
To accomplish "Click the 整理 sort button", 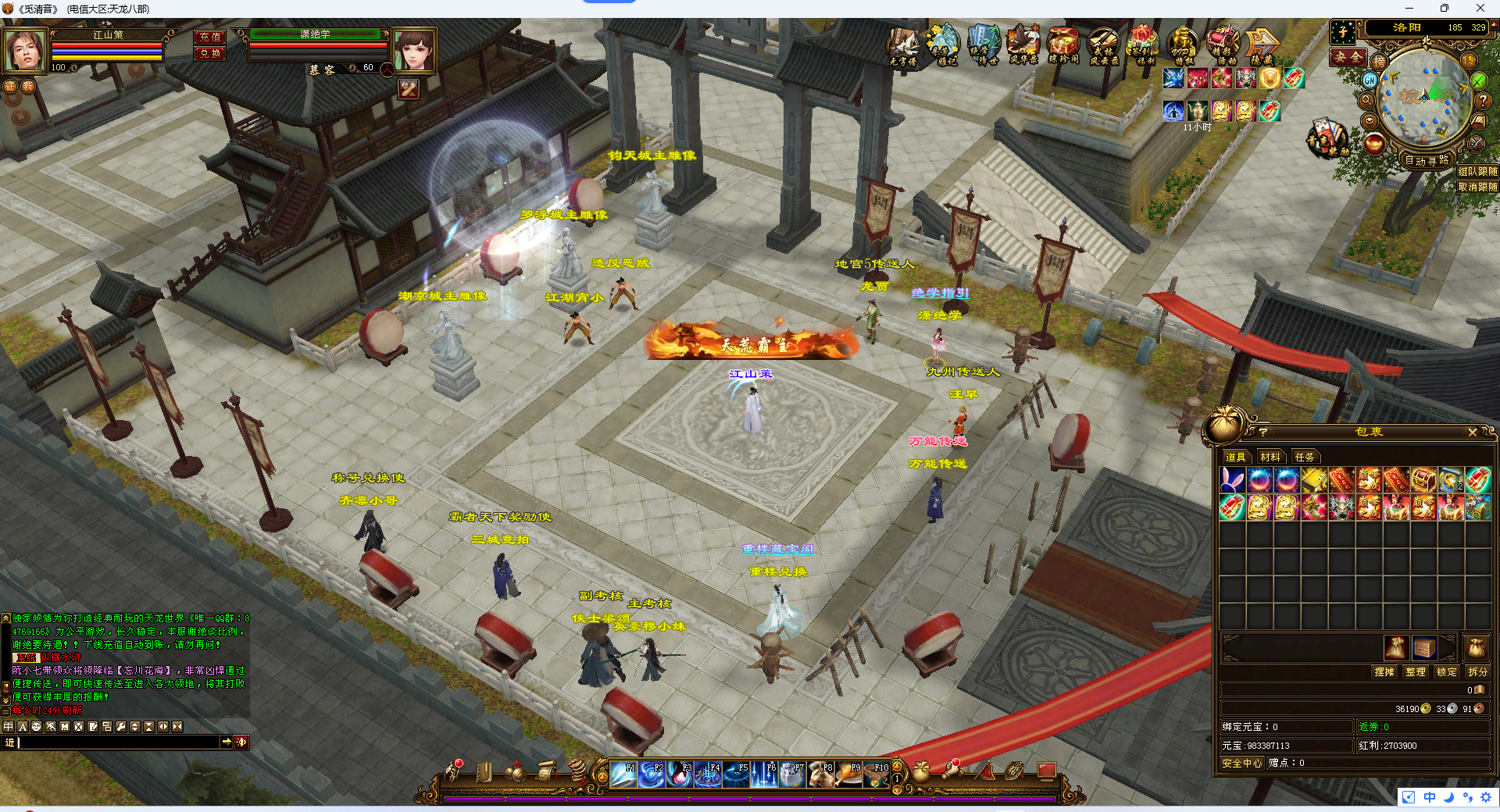I will click(x=1415, y=671).
